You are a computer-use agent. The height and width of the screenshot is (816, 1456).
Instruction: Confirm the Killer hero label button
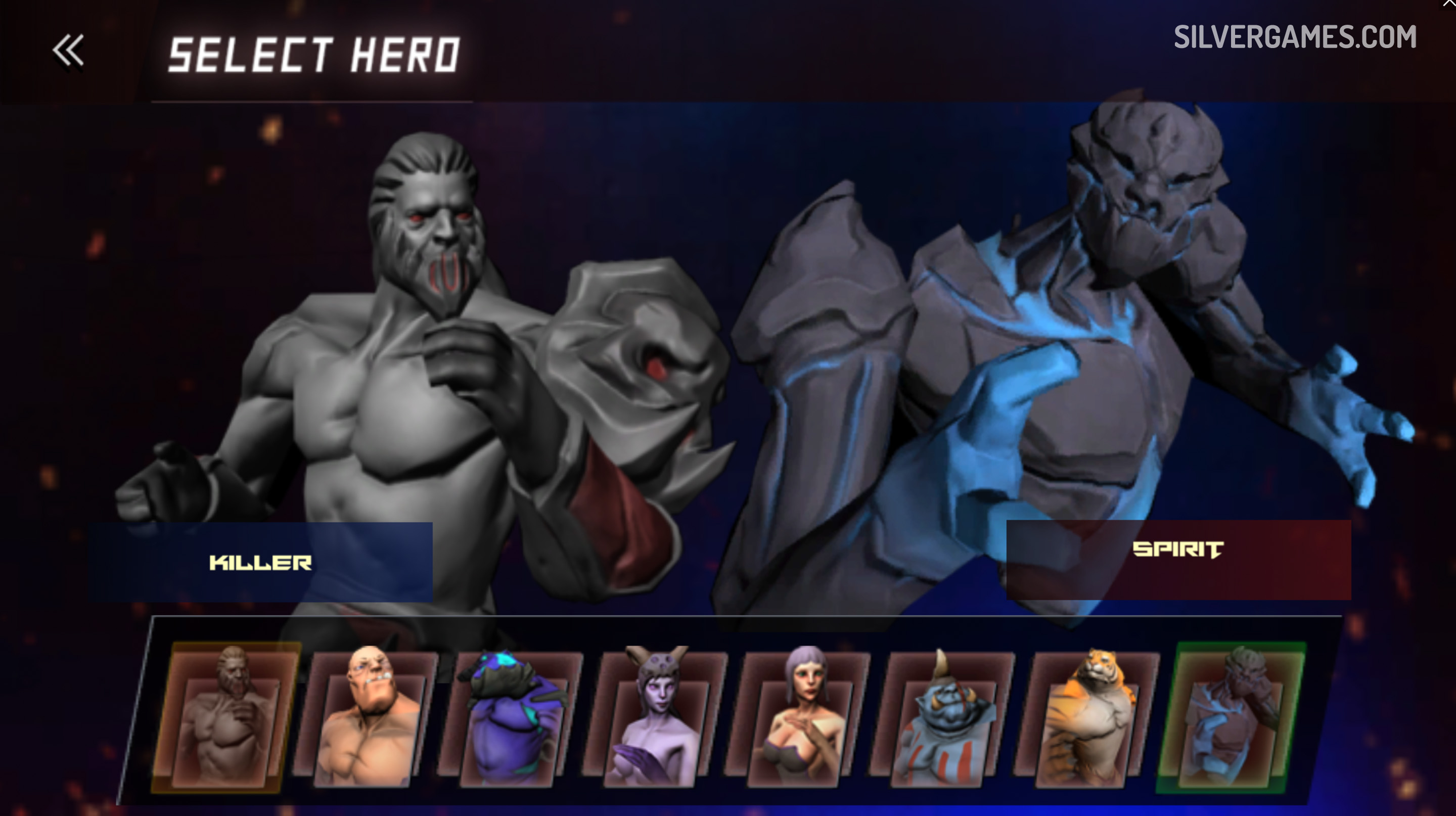[260, 562]
